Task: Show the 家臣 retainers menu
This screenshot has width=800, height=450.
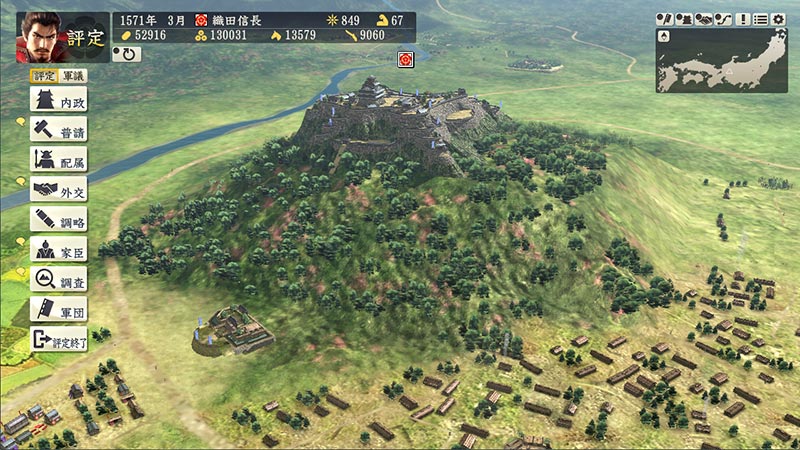Action: pyautogui.click(x=58, y=248)
